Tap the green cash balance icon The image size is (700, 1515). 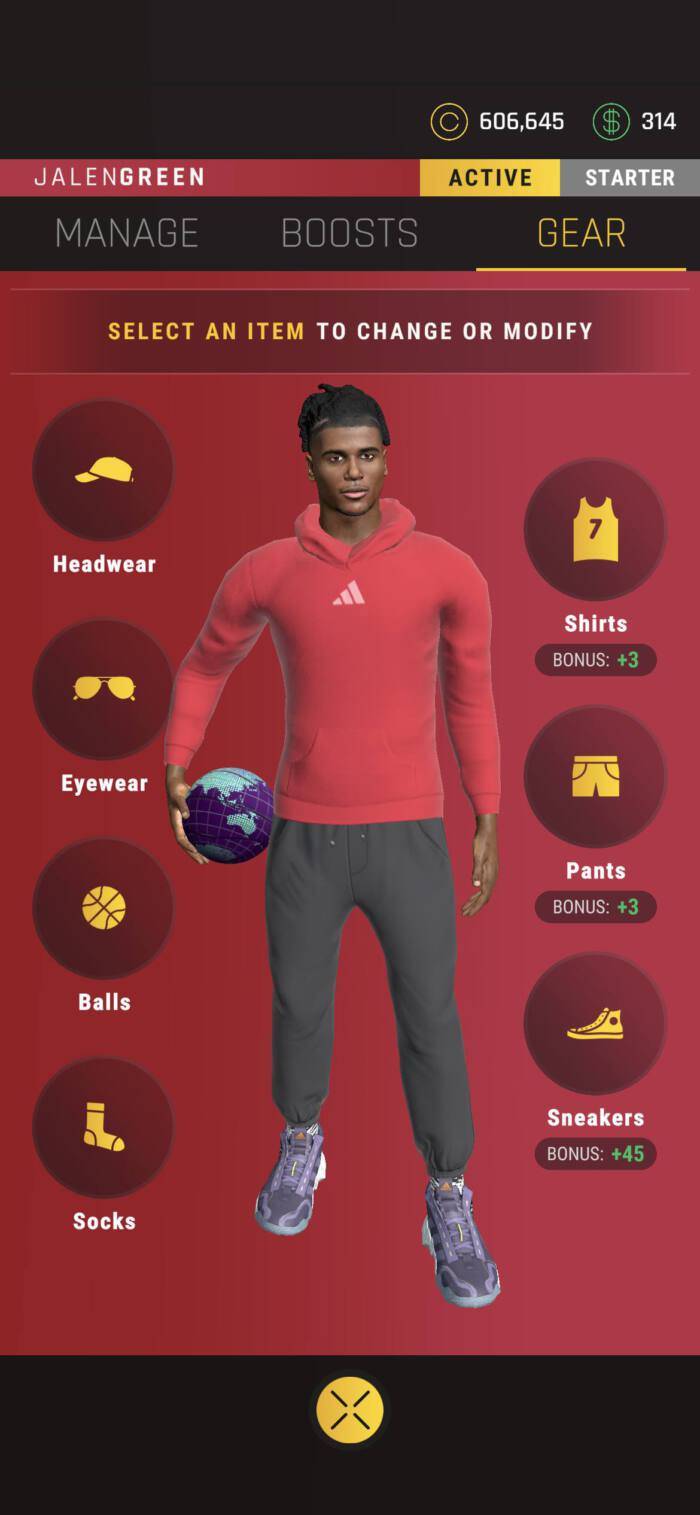click(611, 122)
